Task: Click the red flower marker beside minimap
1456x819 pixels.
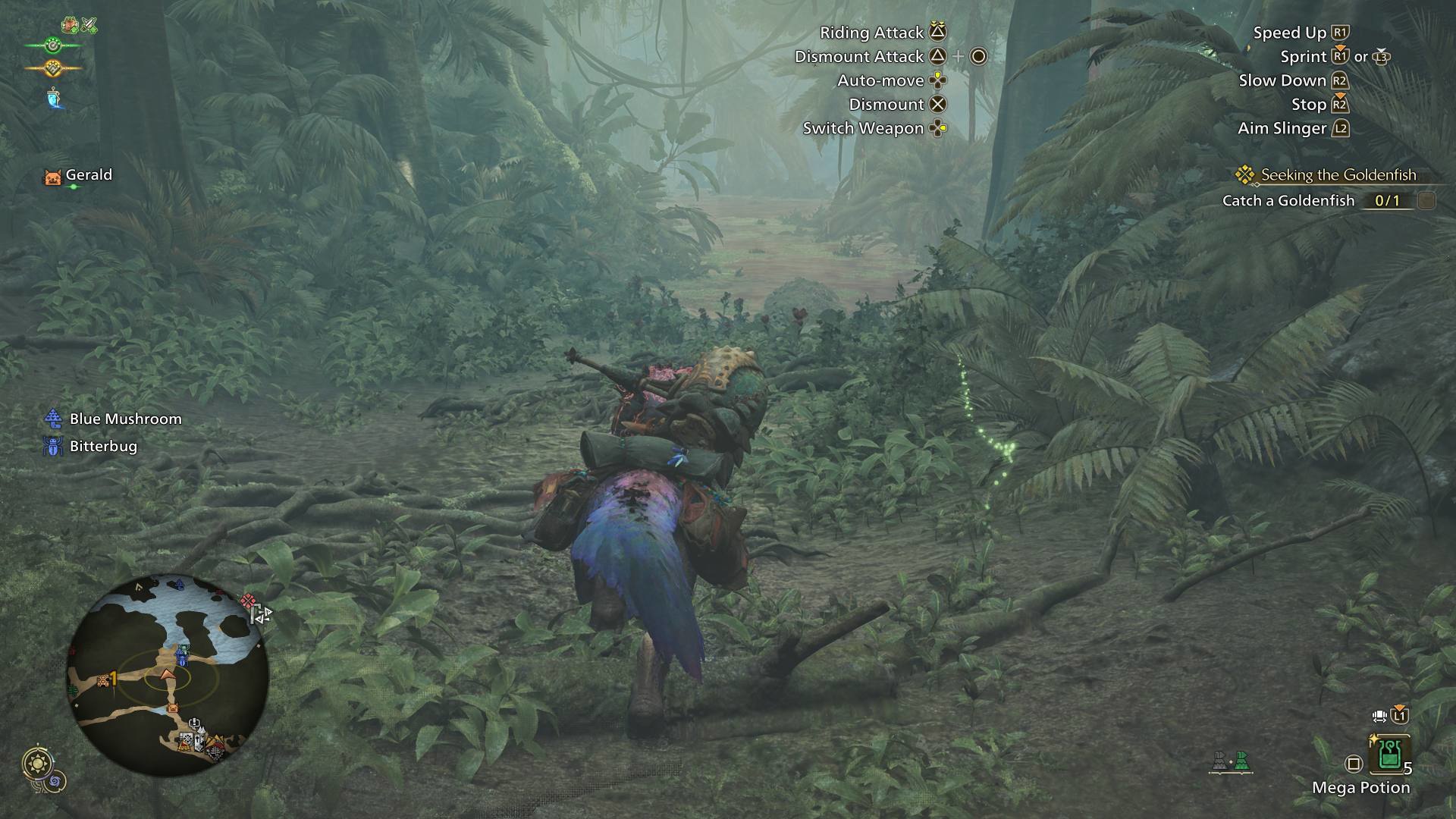Action: click(x=247, y=602)
